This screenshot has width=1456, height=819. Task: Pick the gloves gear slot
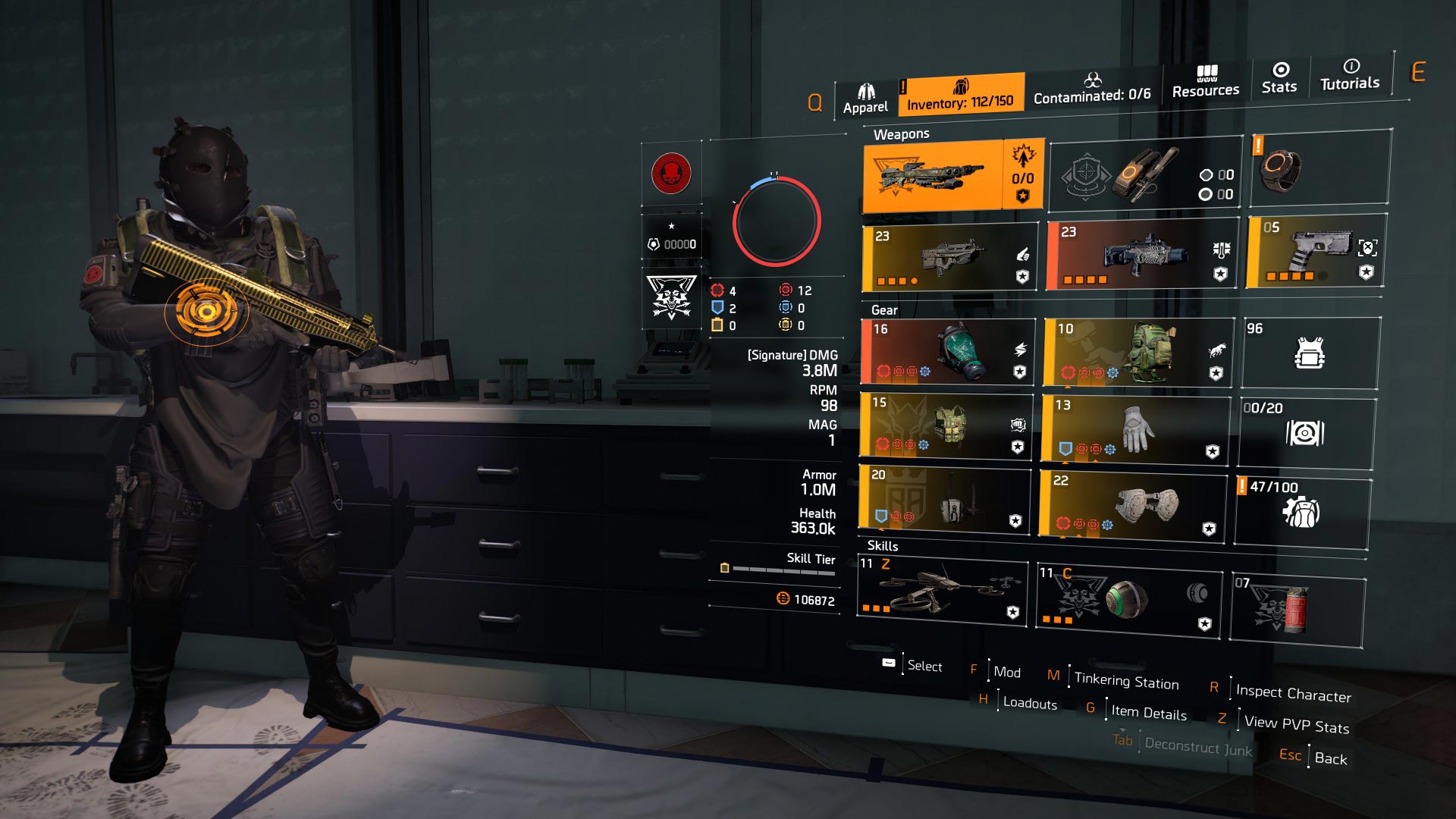[x=1134, y=429]
